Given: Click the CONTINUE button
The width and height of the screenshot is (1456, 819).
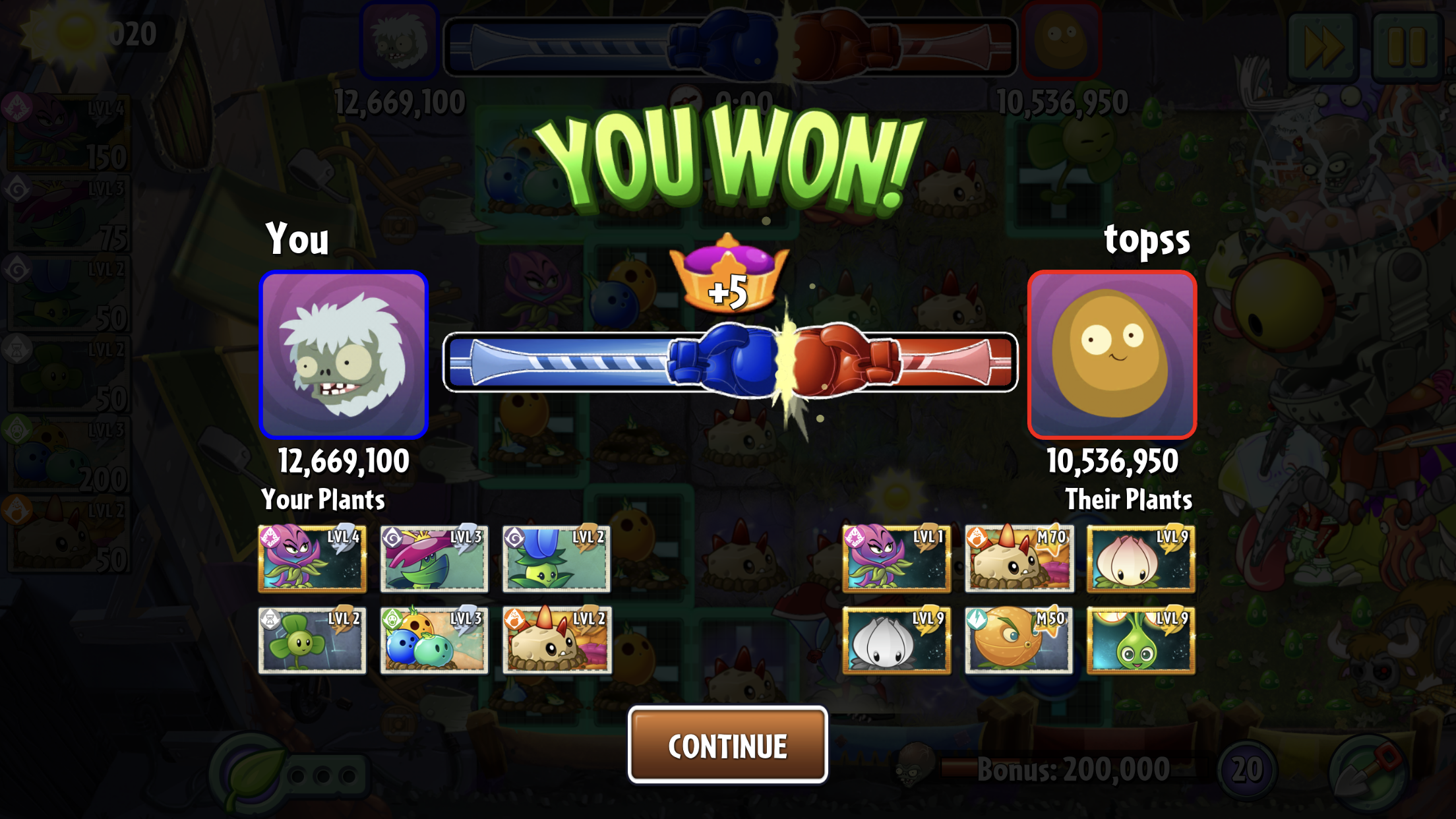Looking at the screenshot, I should coord(727,745).
